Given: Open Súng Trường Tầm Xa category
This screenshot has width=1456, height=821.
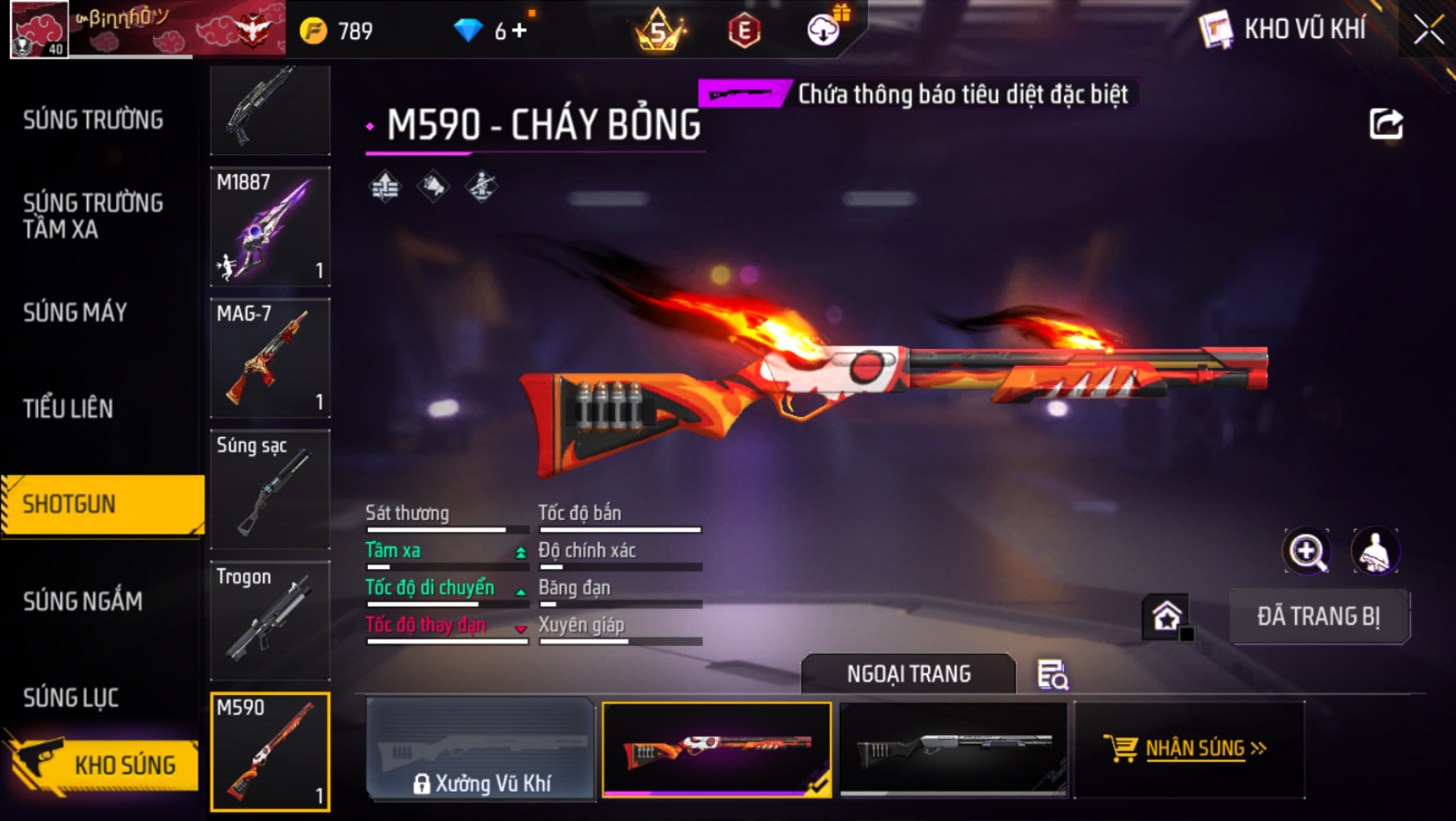Looking at the screenshot, I should [x=93, y=216].
